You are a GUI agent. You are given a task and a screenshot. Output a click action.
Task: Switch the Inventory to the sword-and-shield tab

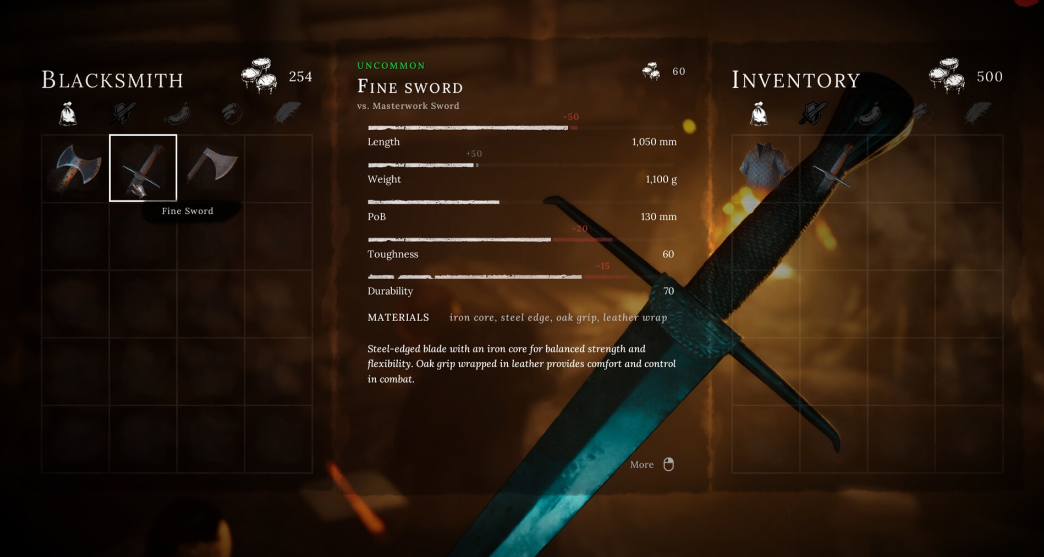point(813,113)
